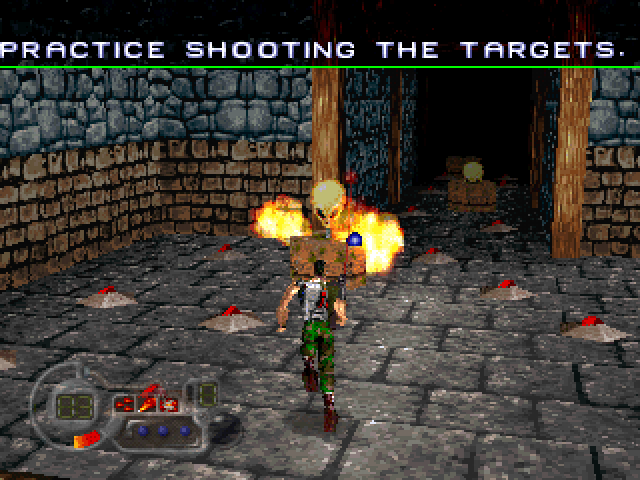
Task: Select the twin red bullets weapon icon
Action: 125,404
